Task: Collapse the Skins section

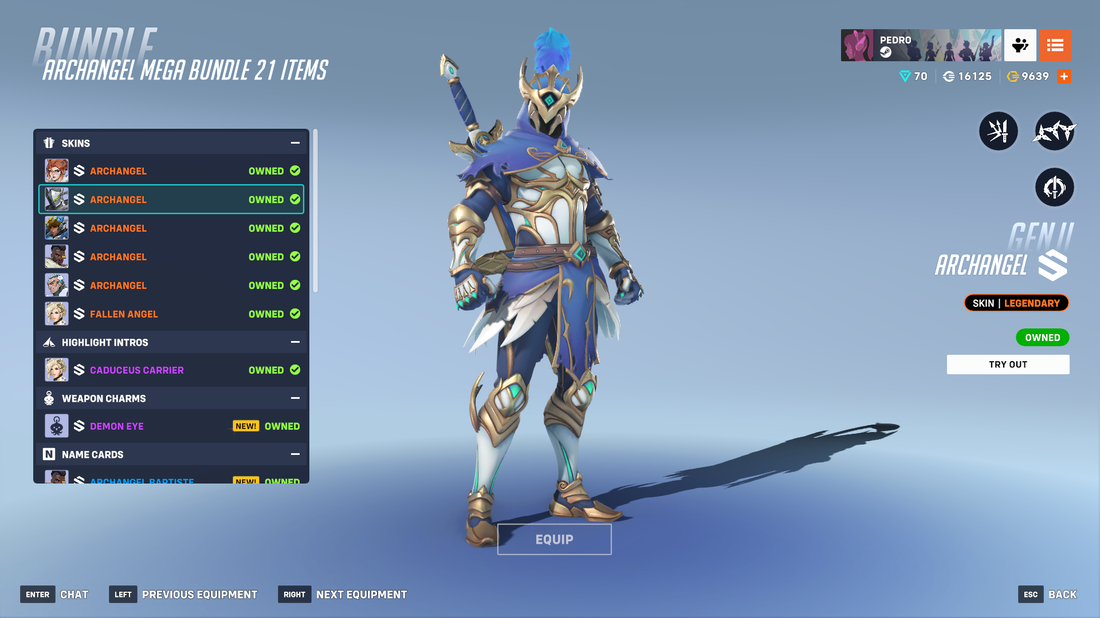Action: click(x=295, y=143)
